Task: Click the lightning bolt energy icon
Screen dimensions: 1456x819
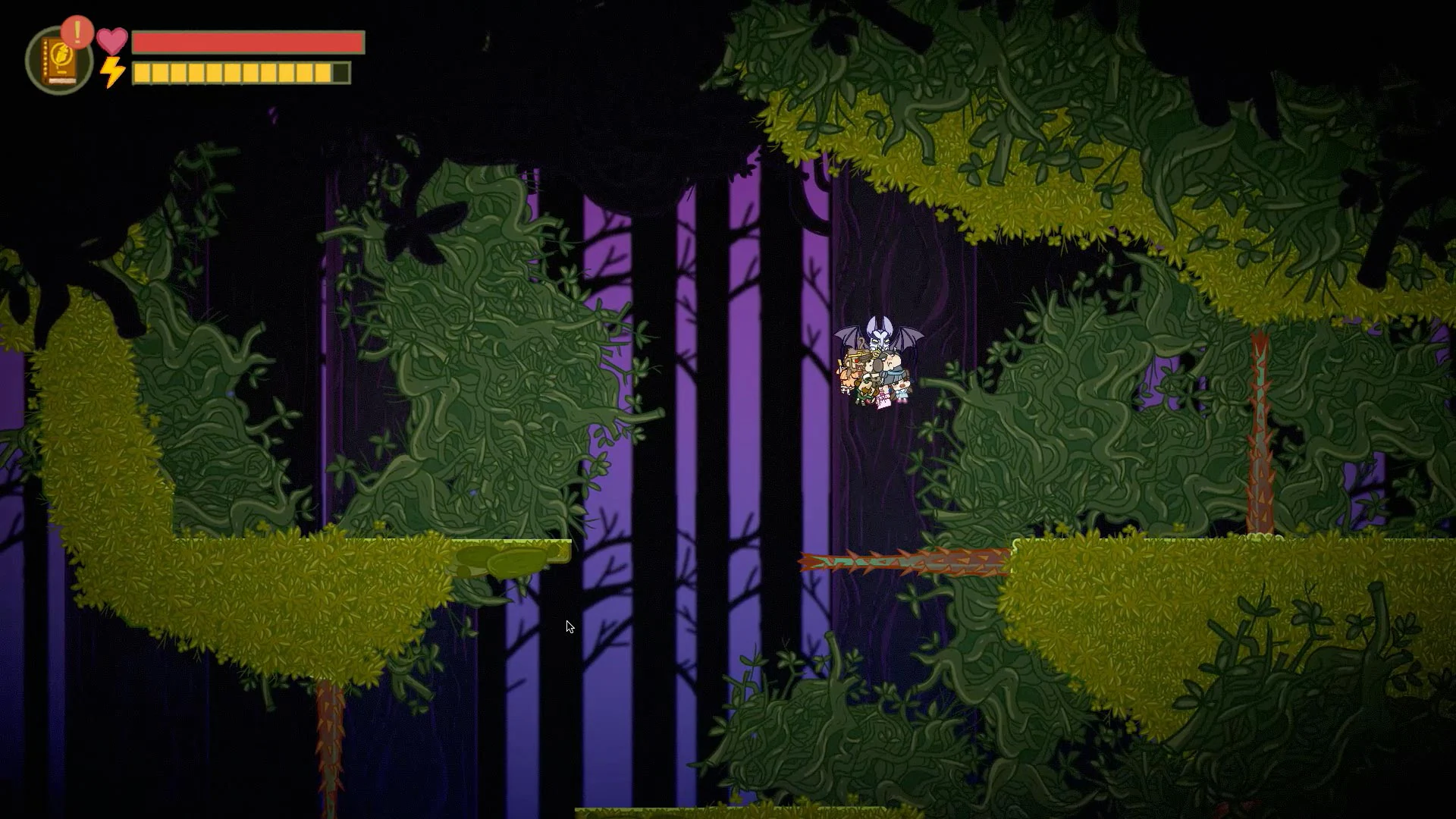Action: coord(111,73)
